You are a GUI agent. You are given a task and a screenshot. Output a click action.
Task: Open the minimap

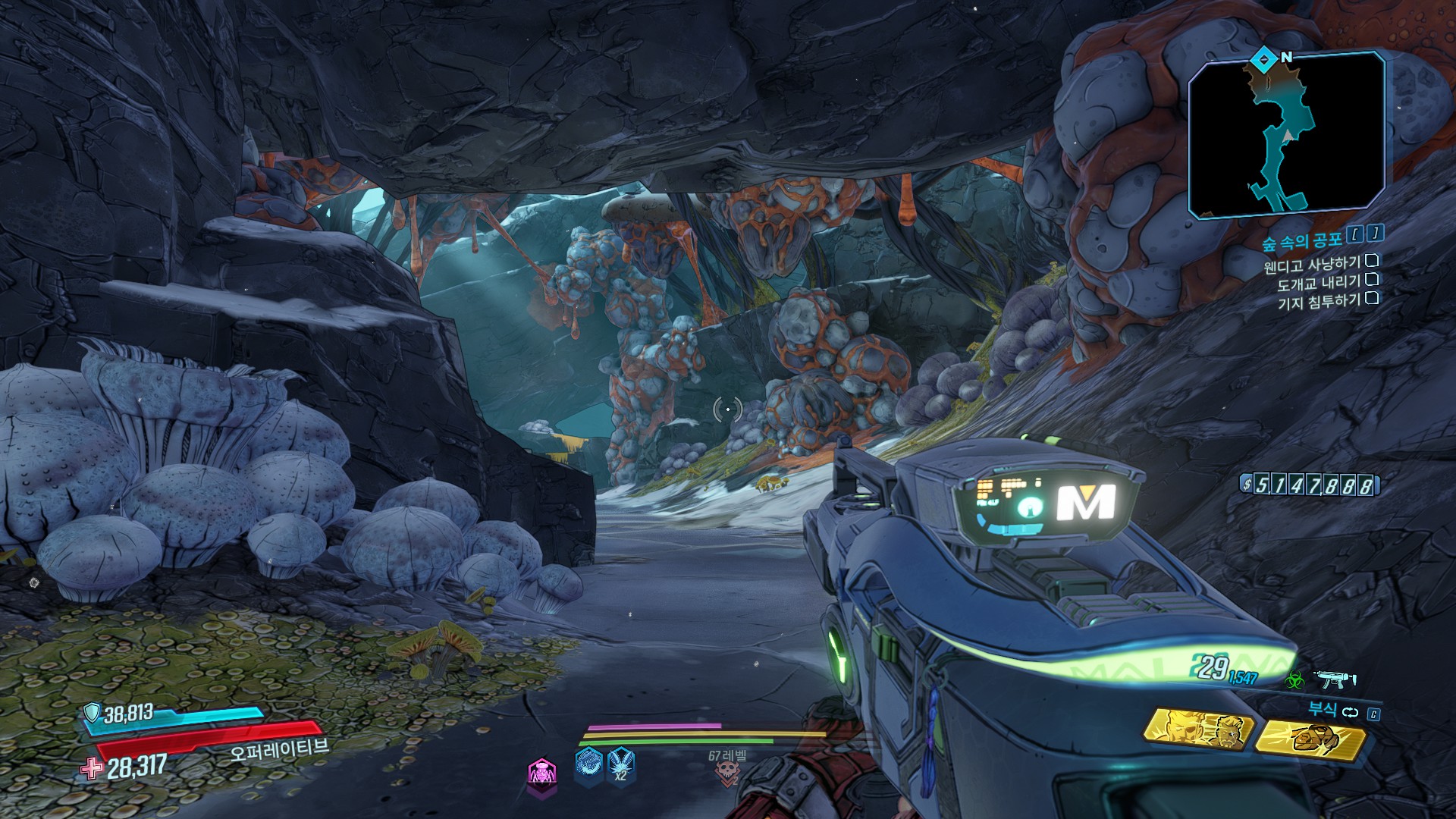tap(1287, 135)
